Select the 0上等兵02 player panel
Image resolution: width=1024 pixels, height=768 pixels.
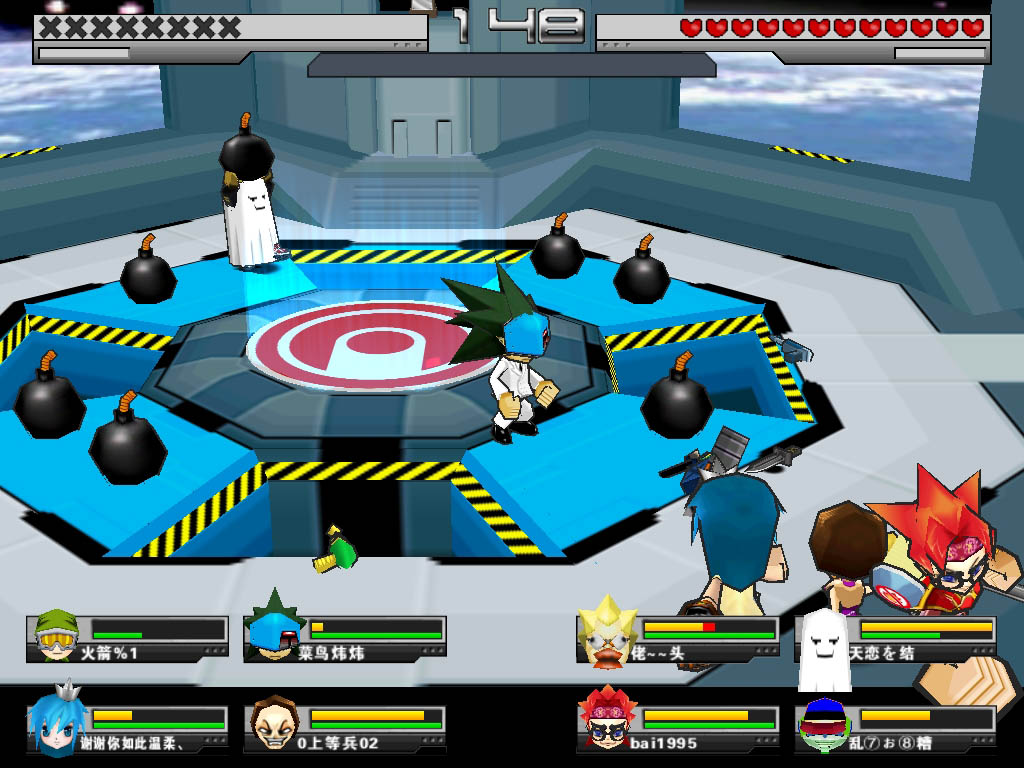pos(345,729)
